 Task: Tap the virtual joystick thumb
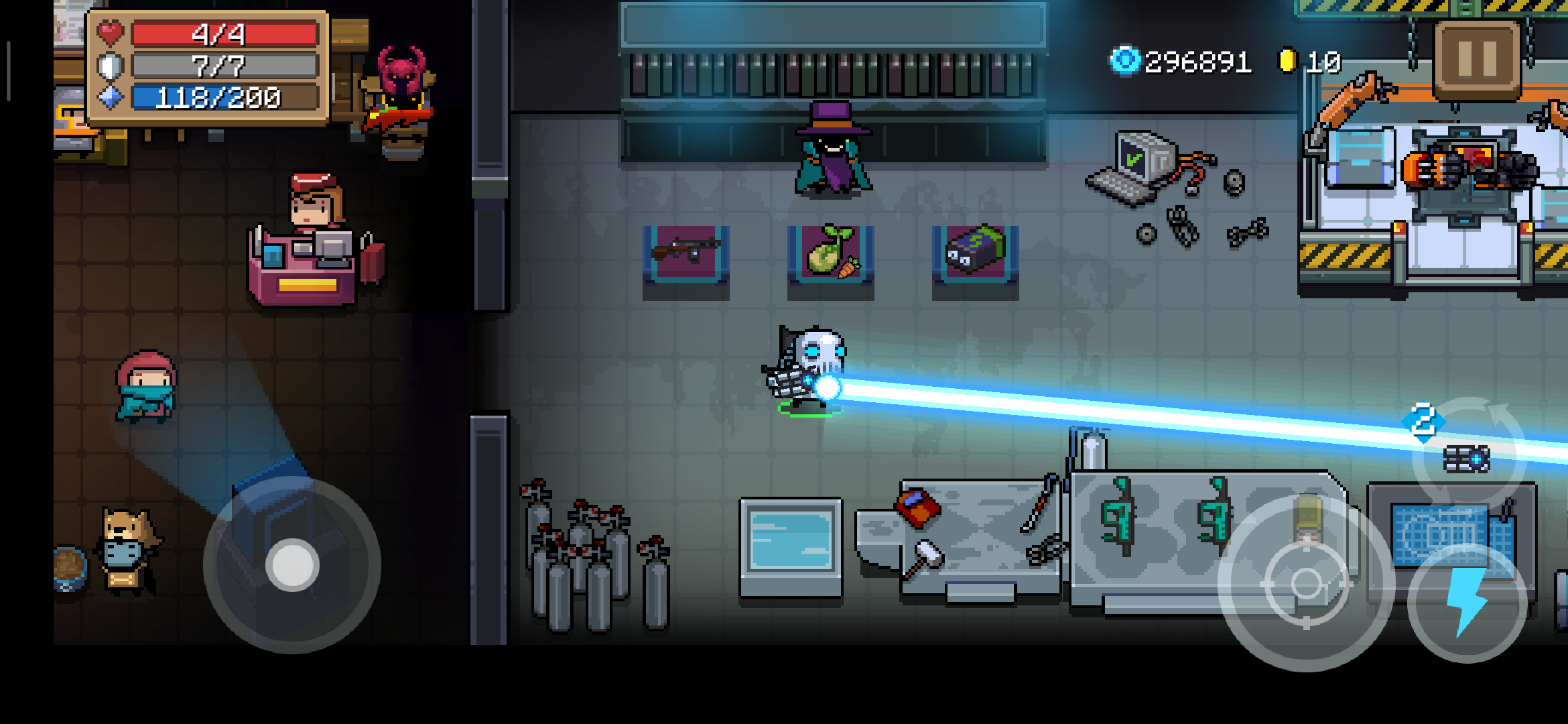coord(292,565)
